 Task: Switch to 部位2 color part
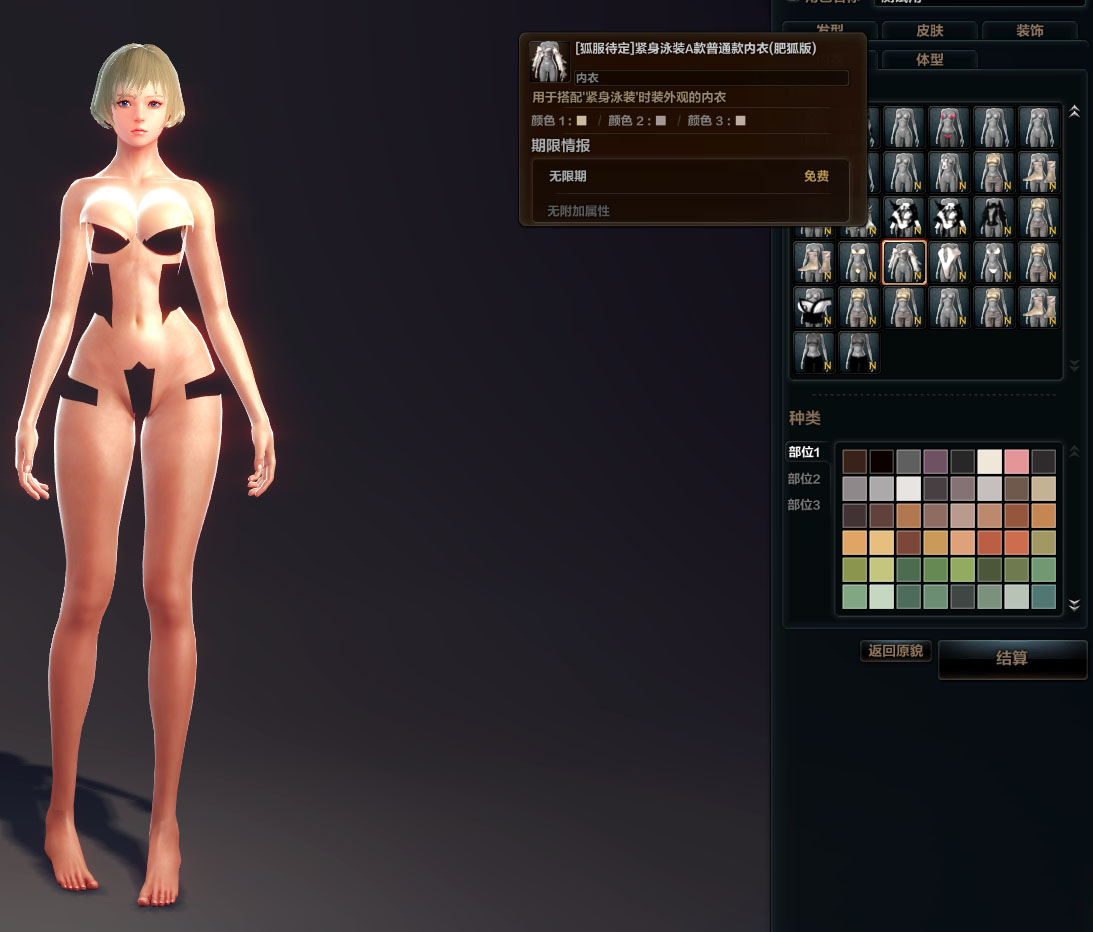[804, 479]
